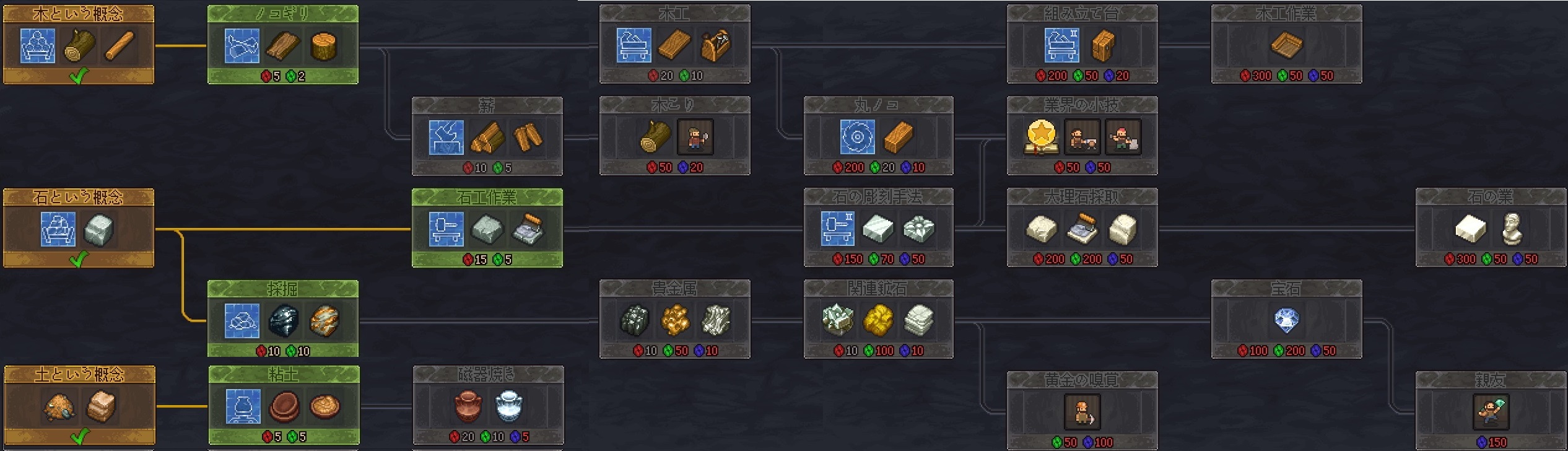
Task: Open the 黄金の嗅覚 technology node
Action: pos(1082,411)
